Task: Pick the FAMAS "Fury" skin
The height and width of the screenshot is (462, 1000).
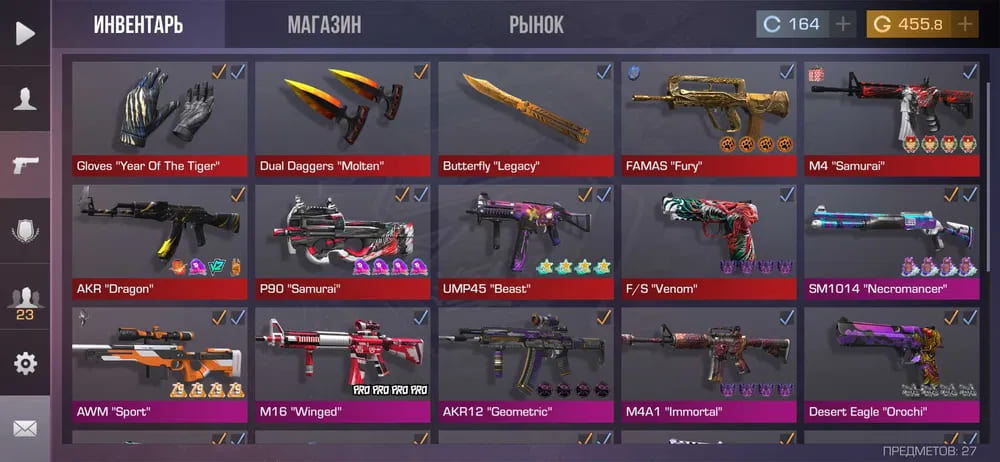Action: click(x=709, y=118)
